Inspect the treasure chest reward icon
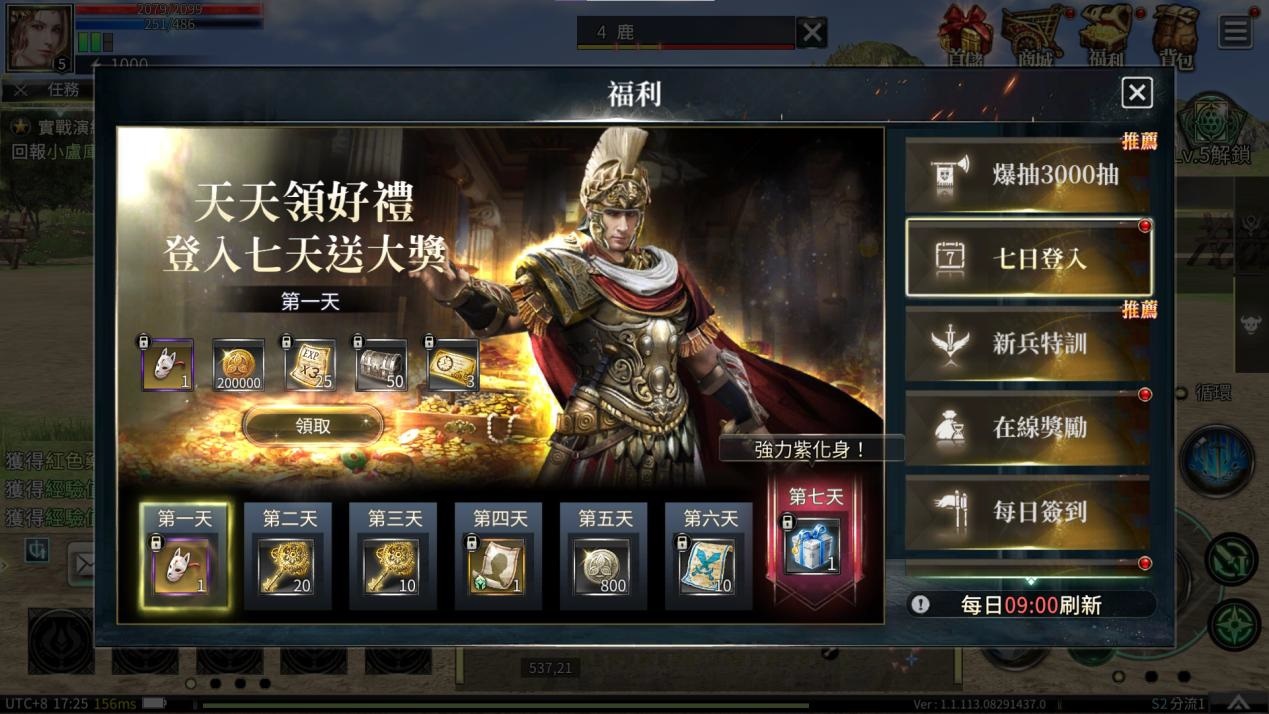This screenshot has height=714, width=1269. point(381,365)
